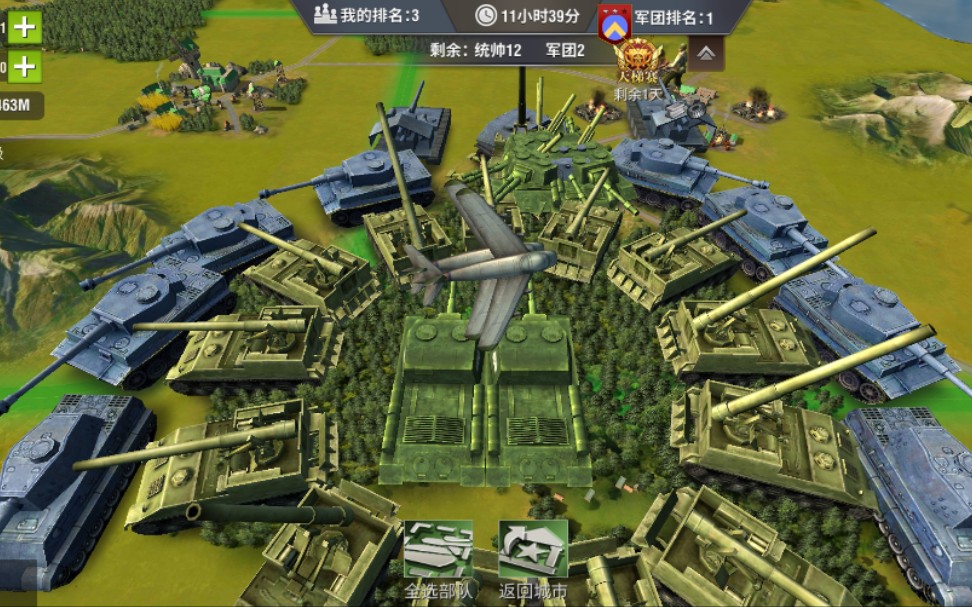Collapse the top panel with the double-arrow button
This screenshot has width=972, height=607.
tap(706, 53)
